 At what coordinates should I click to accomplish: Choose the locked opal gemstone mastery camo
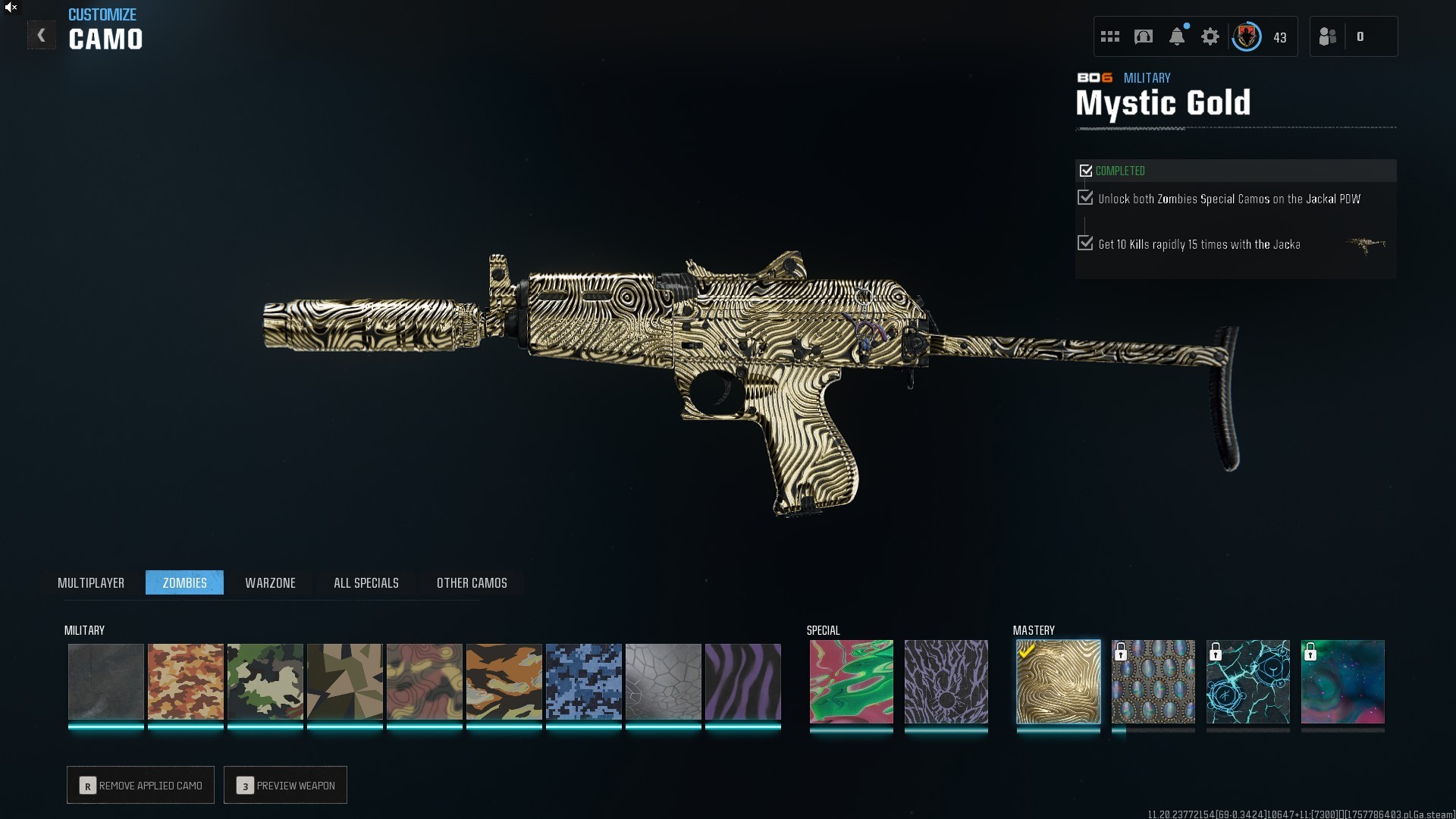1153,681
